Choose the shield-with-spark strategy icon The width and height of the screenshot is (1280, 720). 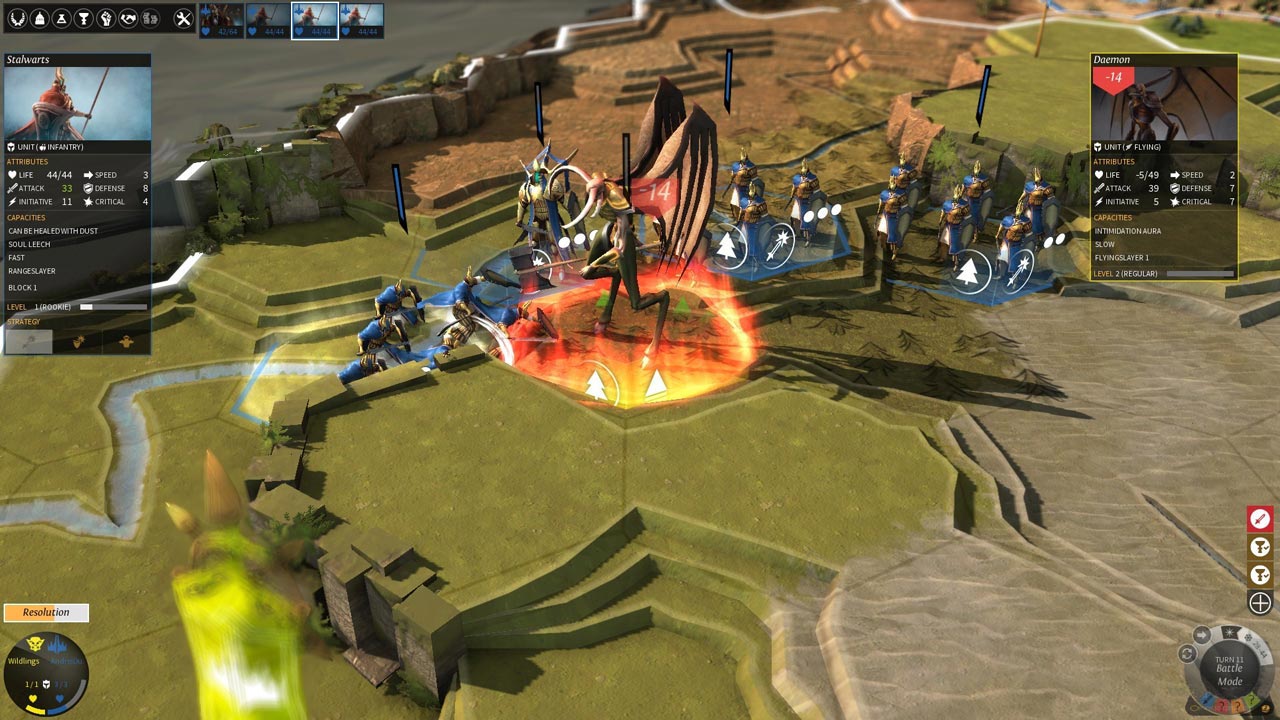tap(78, 341)
